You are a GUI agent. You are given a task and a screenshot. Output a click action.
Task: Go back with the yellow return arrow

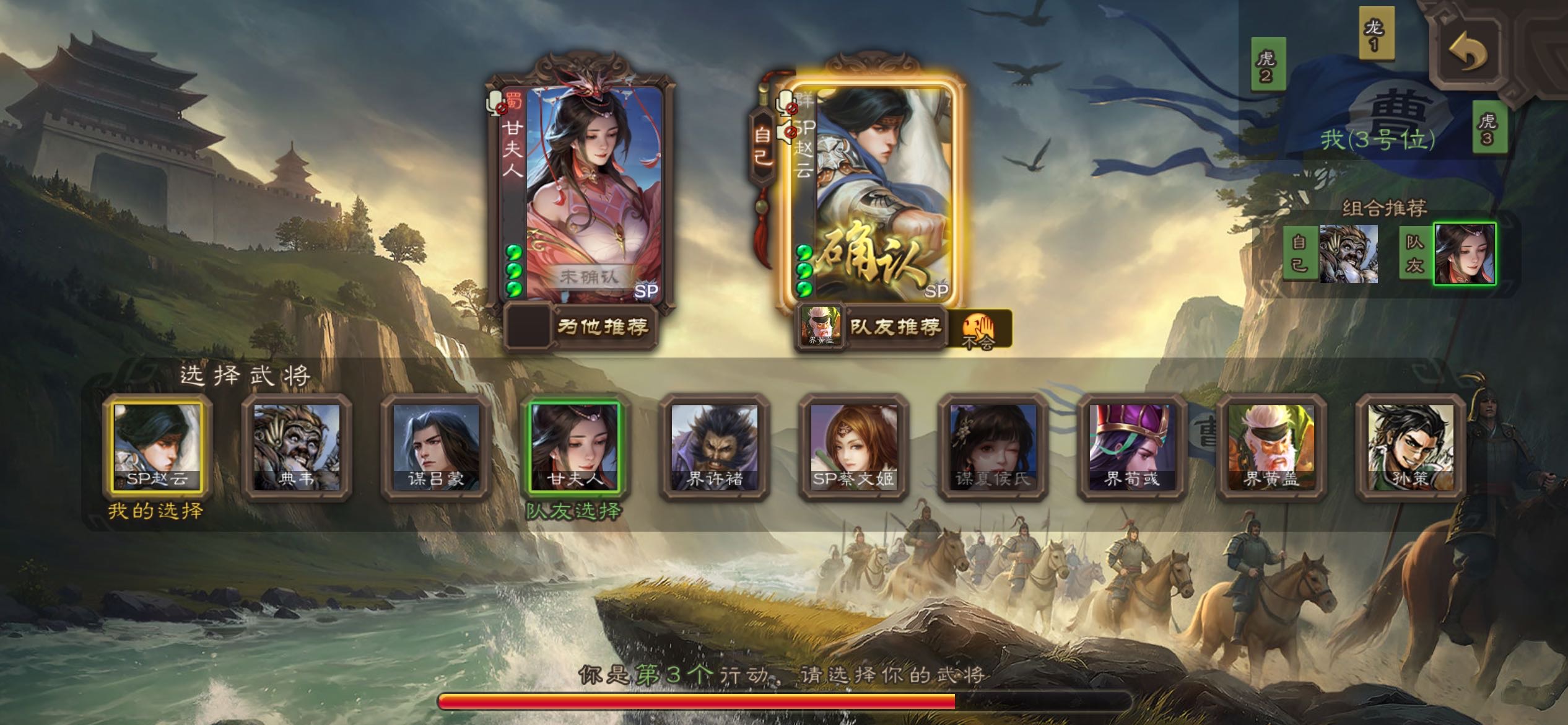click(1468, 53)
